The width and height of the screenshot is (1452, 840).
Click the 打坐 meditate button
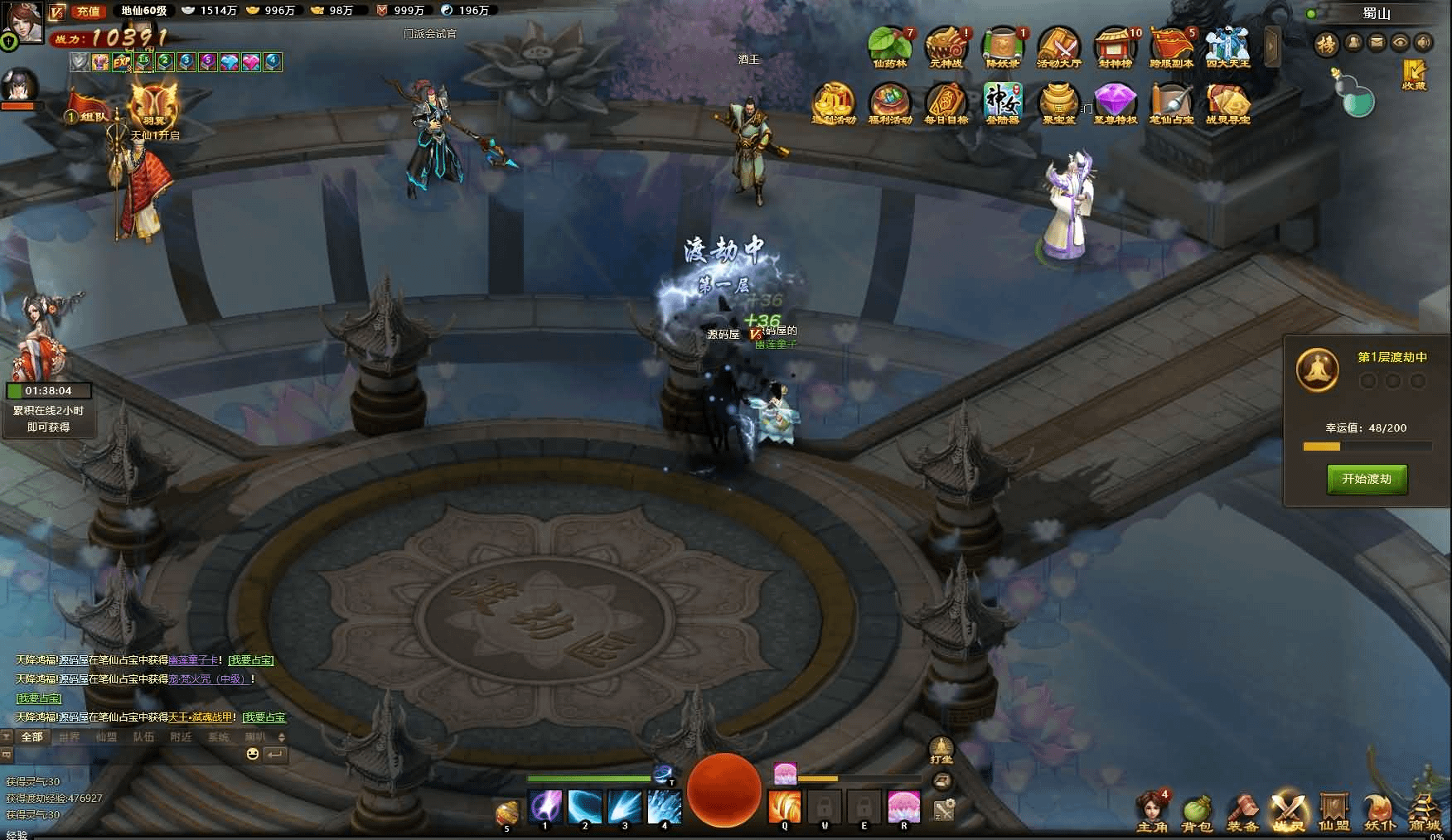tap(941, 750)
